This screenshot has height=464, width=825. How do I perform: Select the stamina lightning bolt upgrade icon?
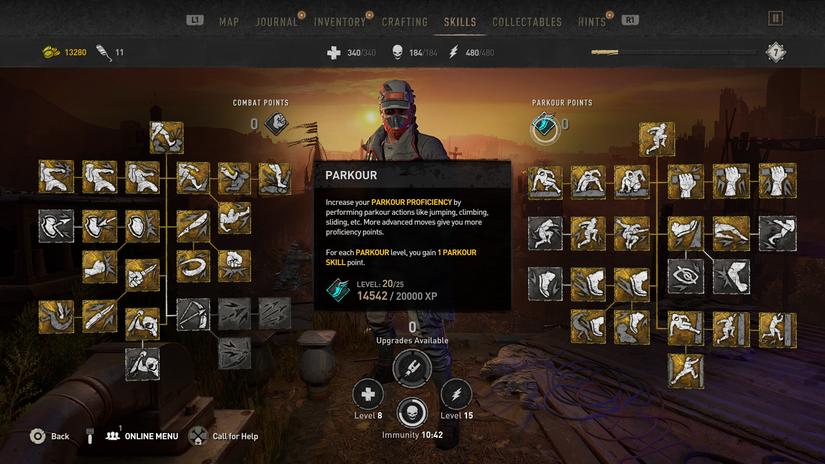(x=456, y=394)
